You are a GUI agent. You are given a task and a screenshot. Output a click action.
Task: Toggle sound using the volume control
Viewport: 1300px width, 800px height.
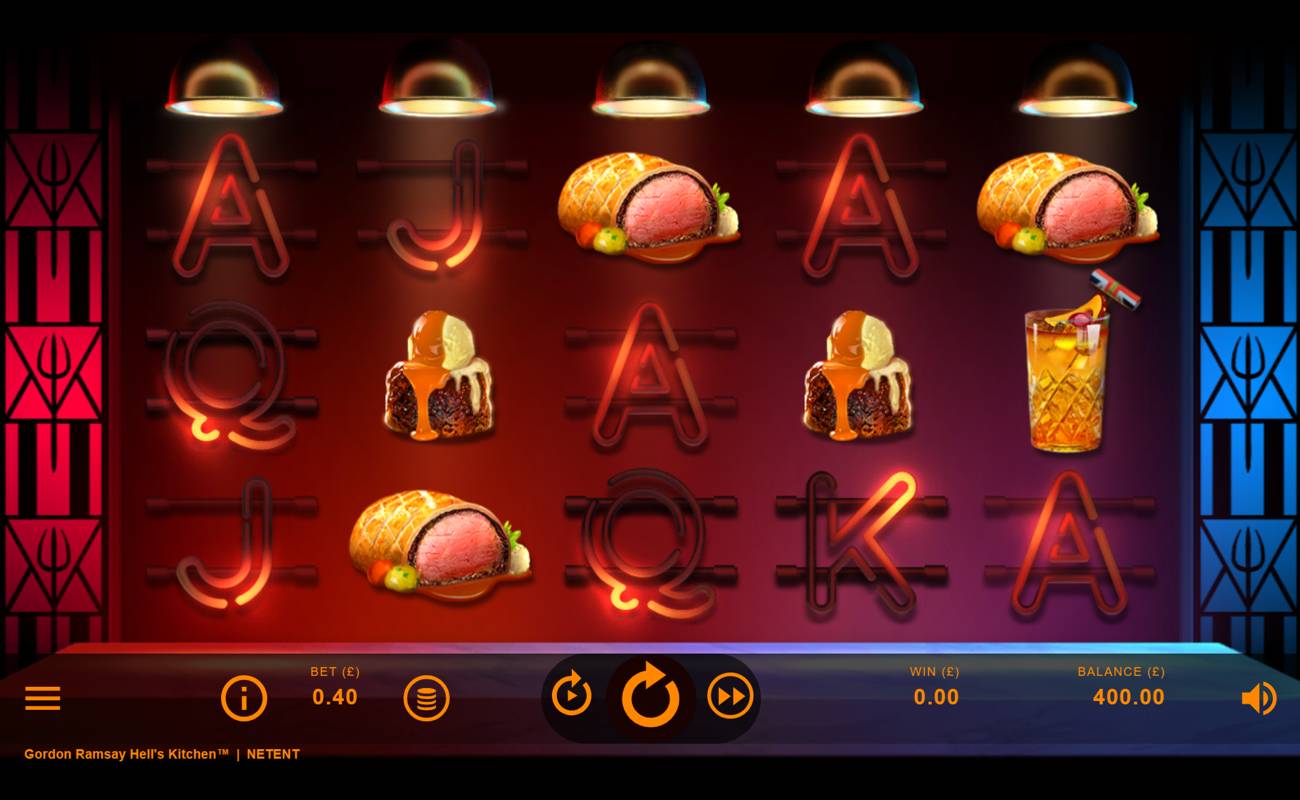1260,697
